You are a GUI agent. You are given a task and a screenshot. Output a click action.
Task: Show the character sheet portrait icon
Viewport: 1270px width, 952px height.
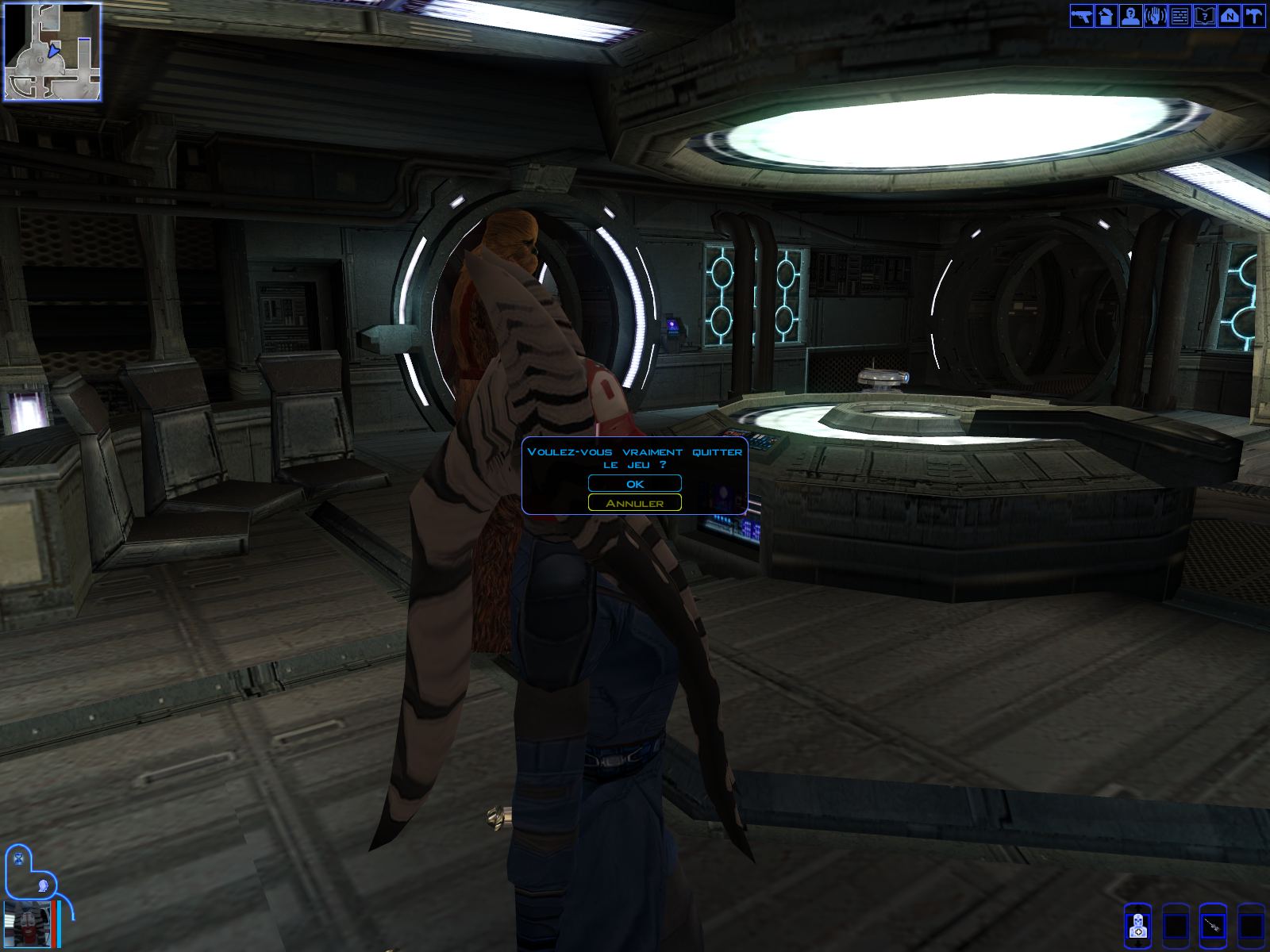pos(1130,16)
